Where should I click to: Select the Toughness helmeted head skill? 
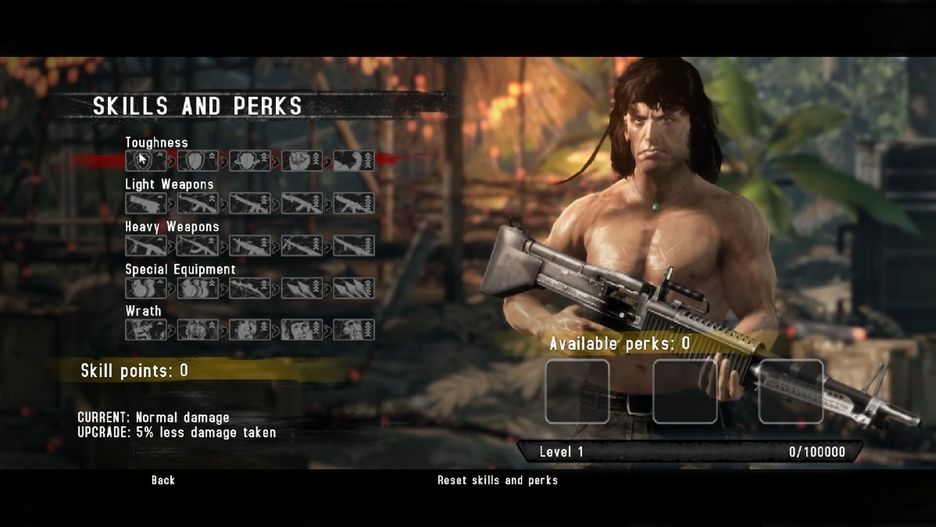(249, 161)
